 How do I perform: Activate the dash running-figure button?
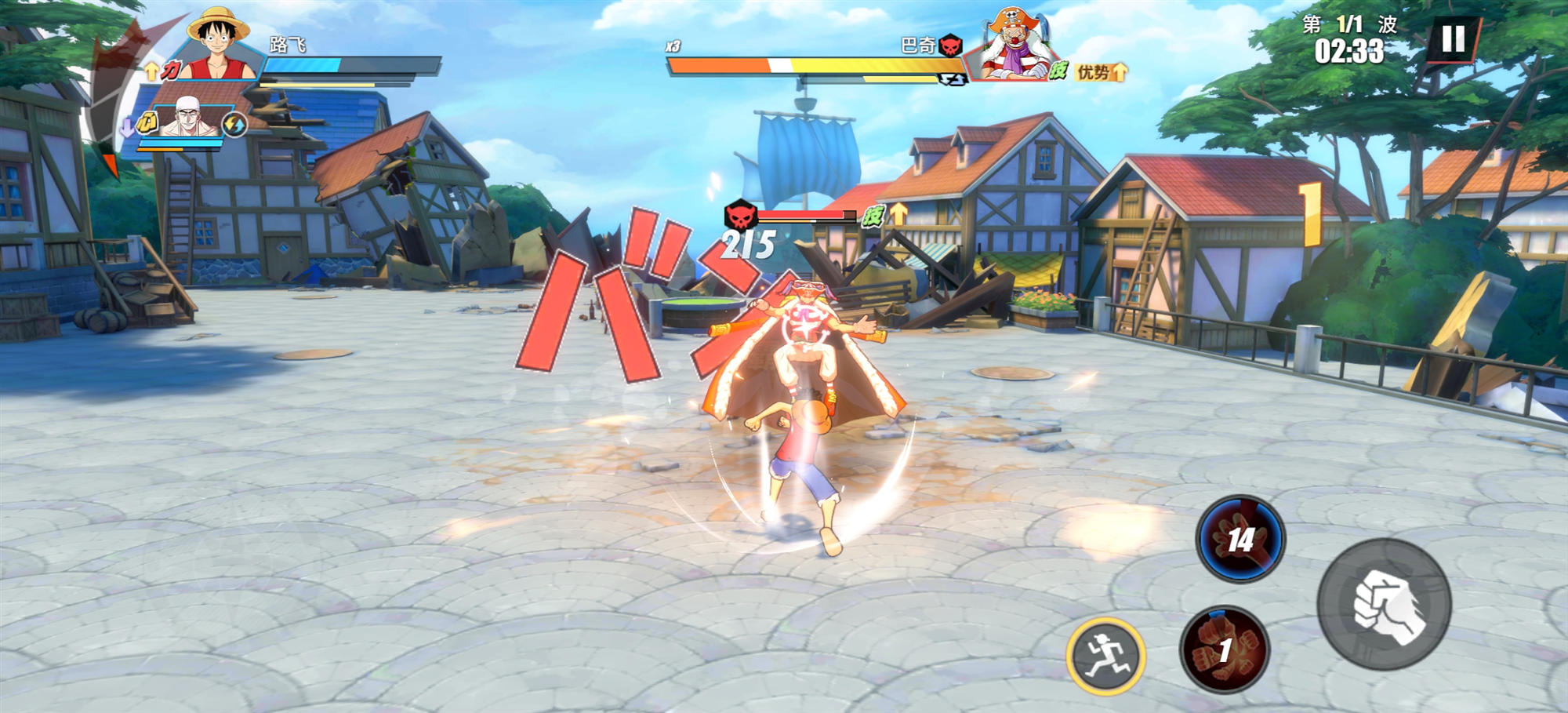[1105, 656]
